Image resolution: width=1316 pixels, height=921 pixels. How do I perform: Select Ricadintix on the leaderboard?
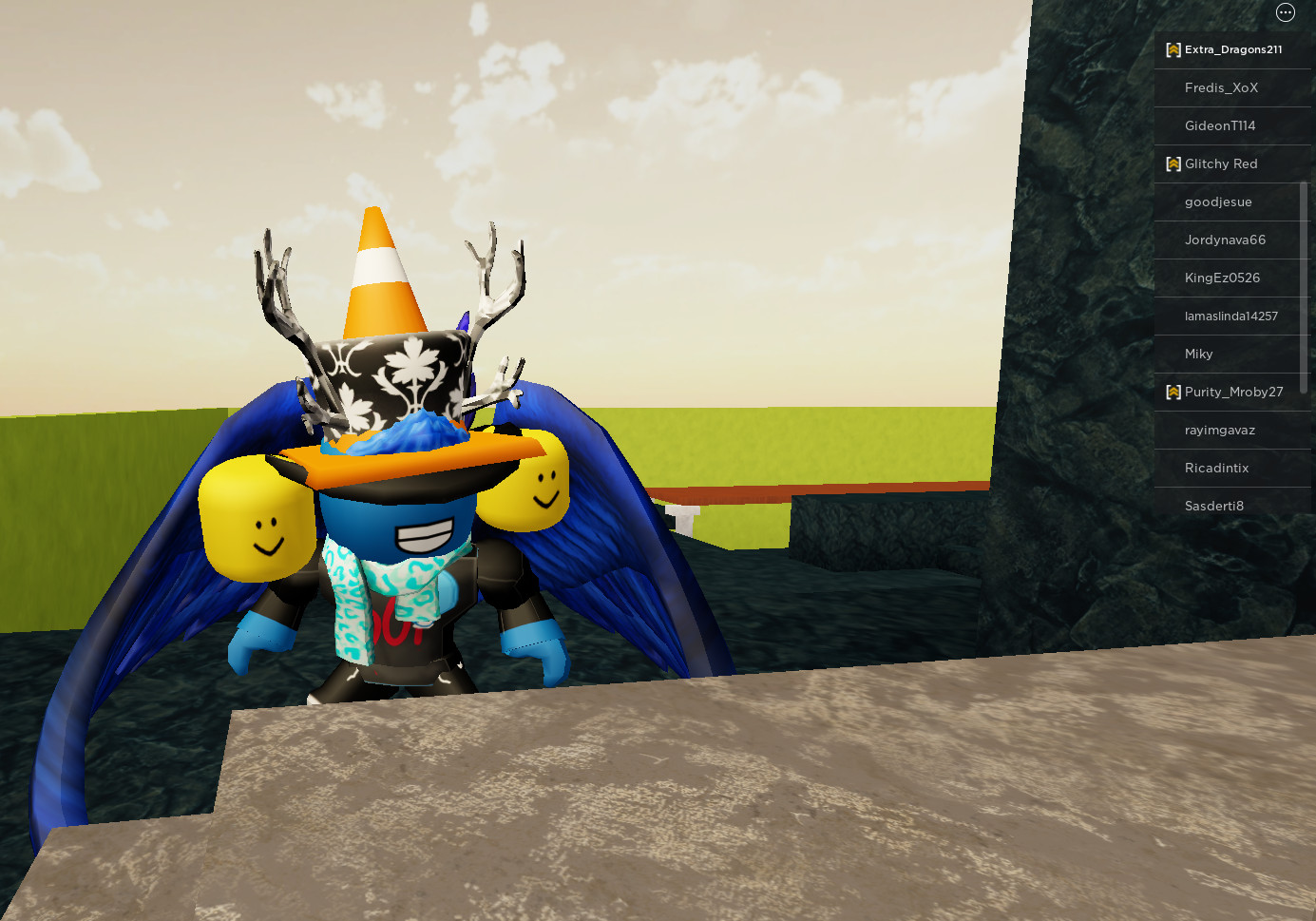coord(1217,468)
